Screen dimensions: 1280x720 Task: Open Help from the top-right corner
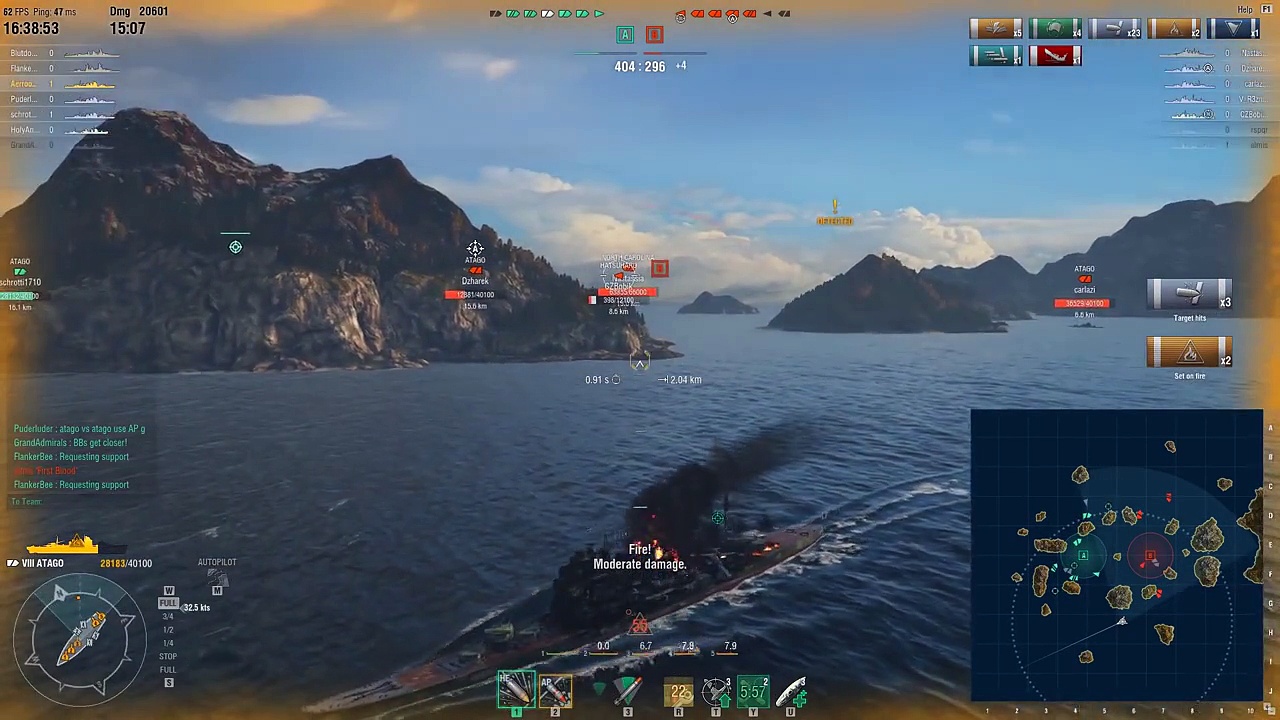click(x=1245, y=10)
